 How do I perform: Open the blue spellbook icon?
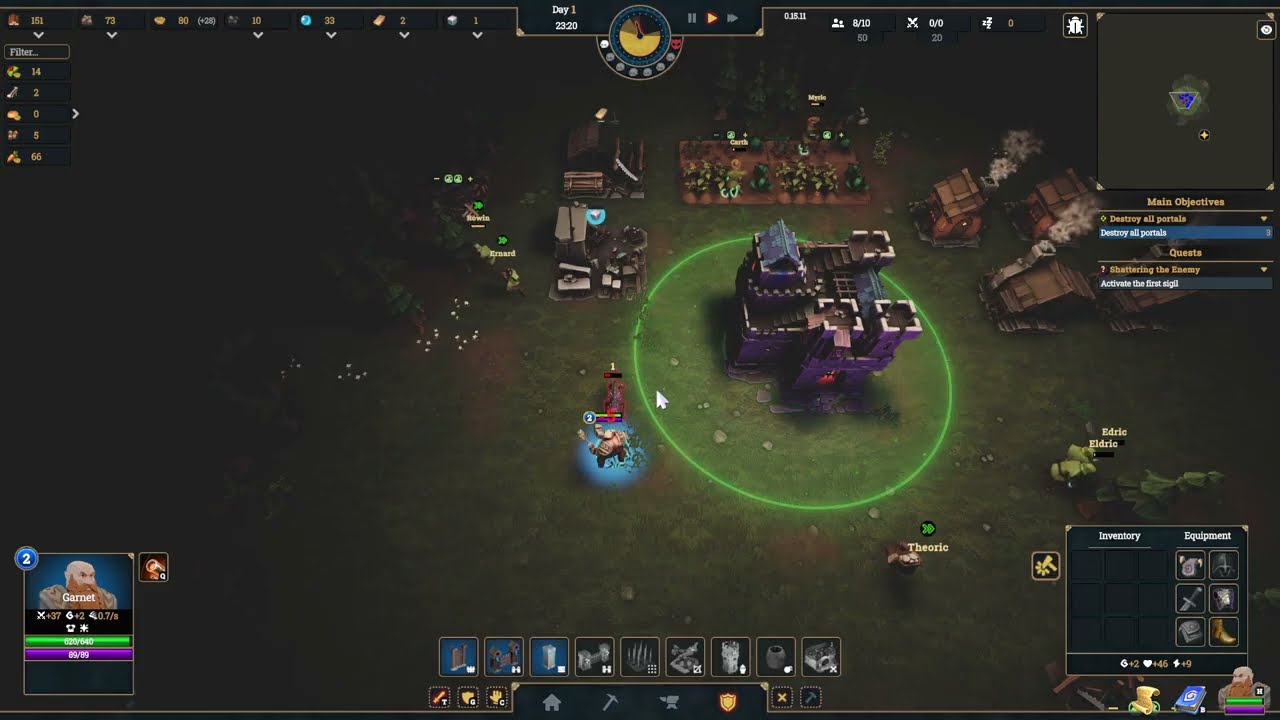[x=1191, y=698]
